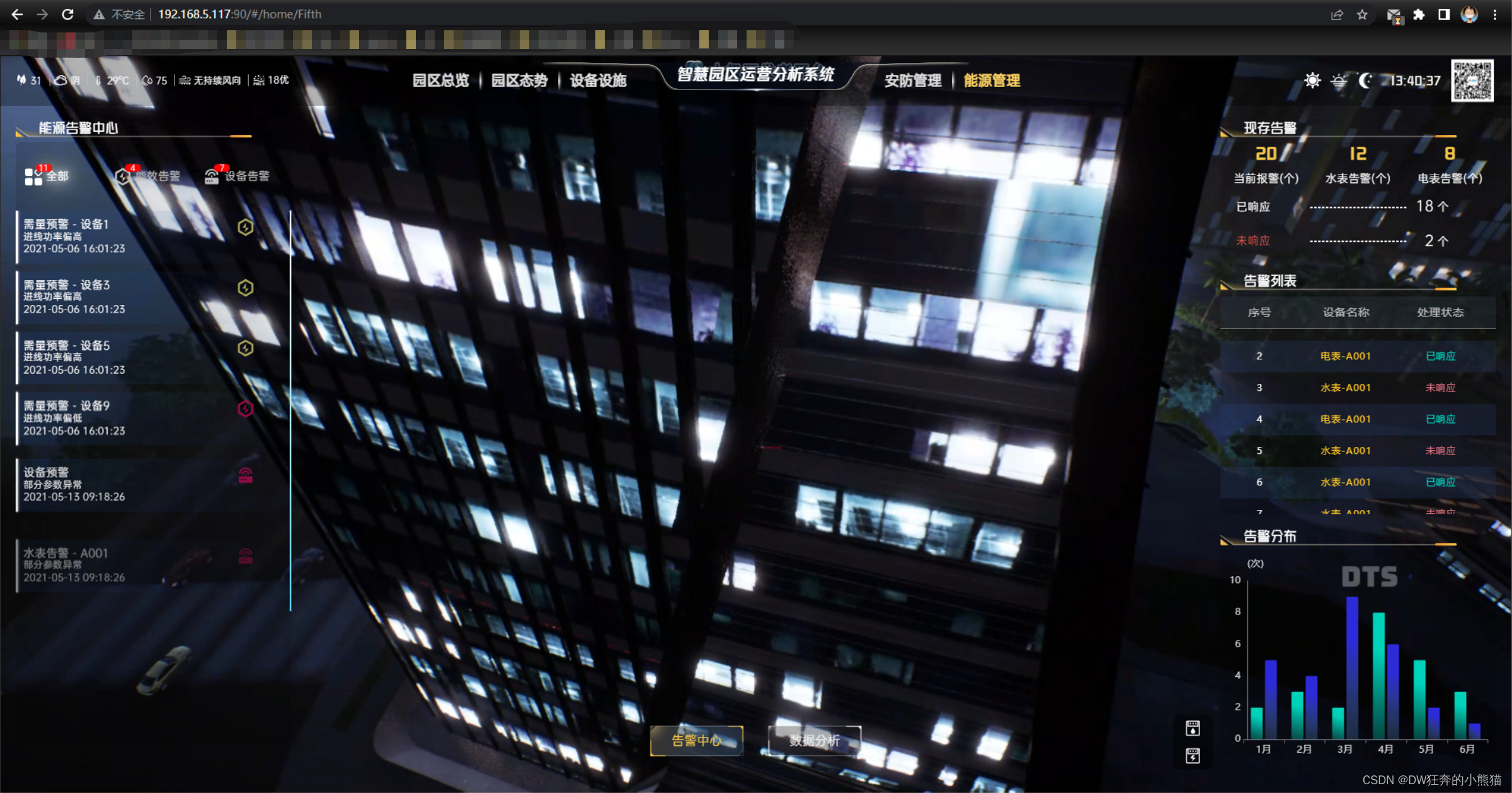Viewport: 1512px width, 793px height.
Task: Switch to the 园区态势 tab
Action: [519, 81]
